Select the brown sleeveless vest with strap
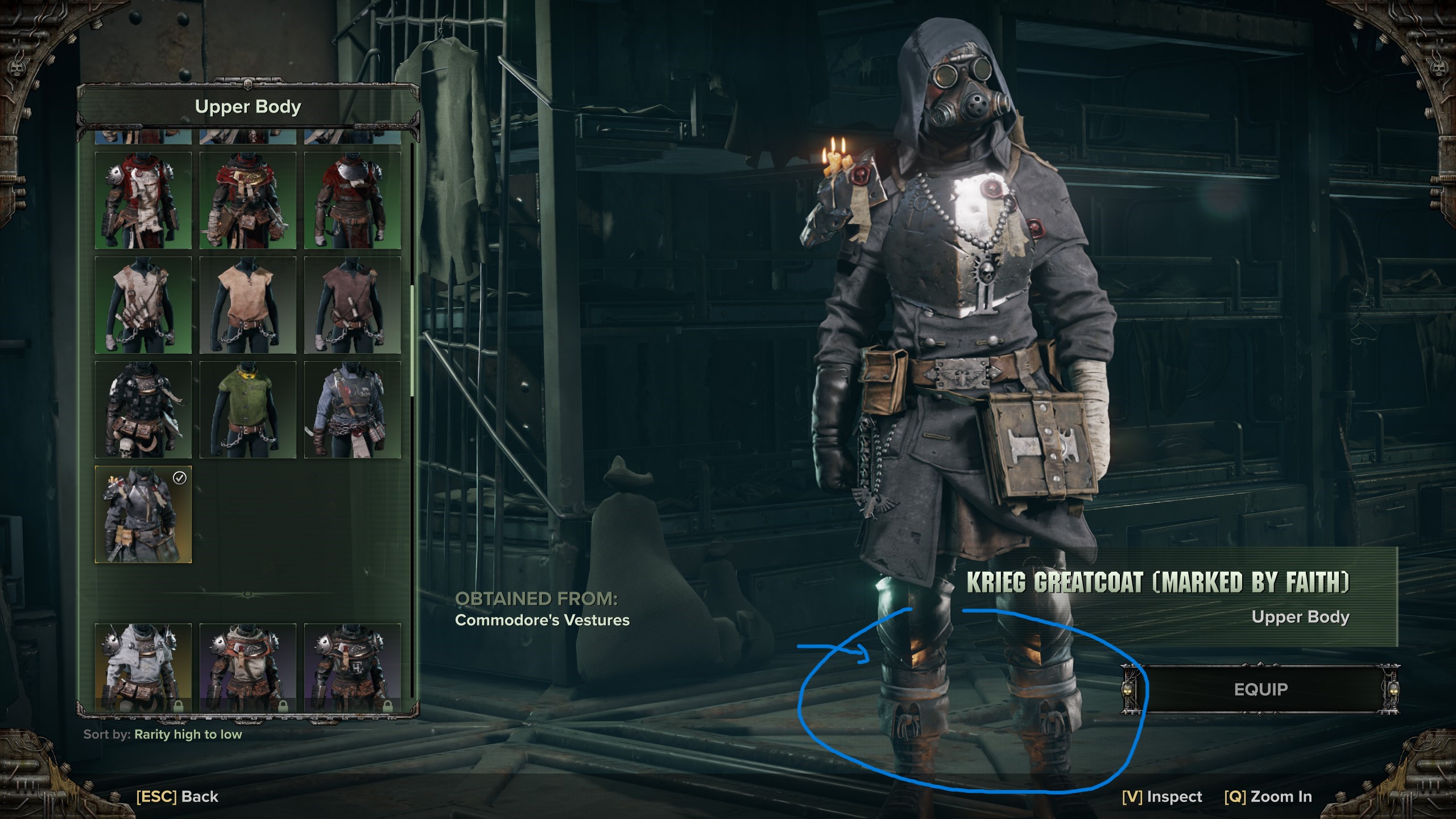Viewport: 1456px width, 819px height. 353,305
